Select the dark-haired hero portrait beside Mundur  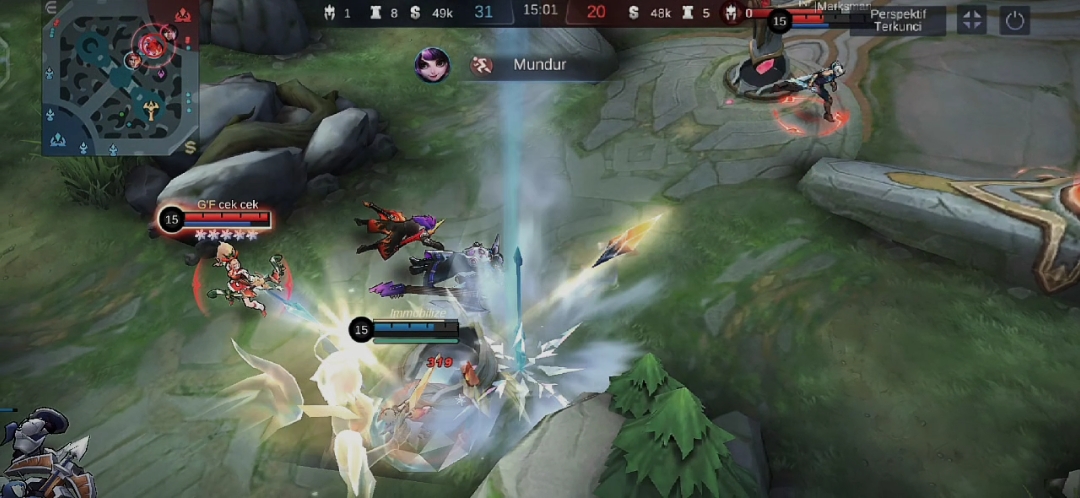(432, 65)
